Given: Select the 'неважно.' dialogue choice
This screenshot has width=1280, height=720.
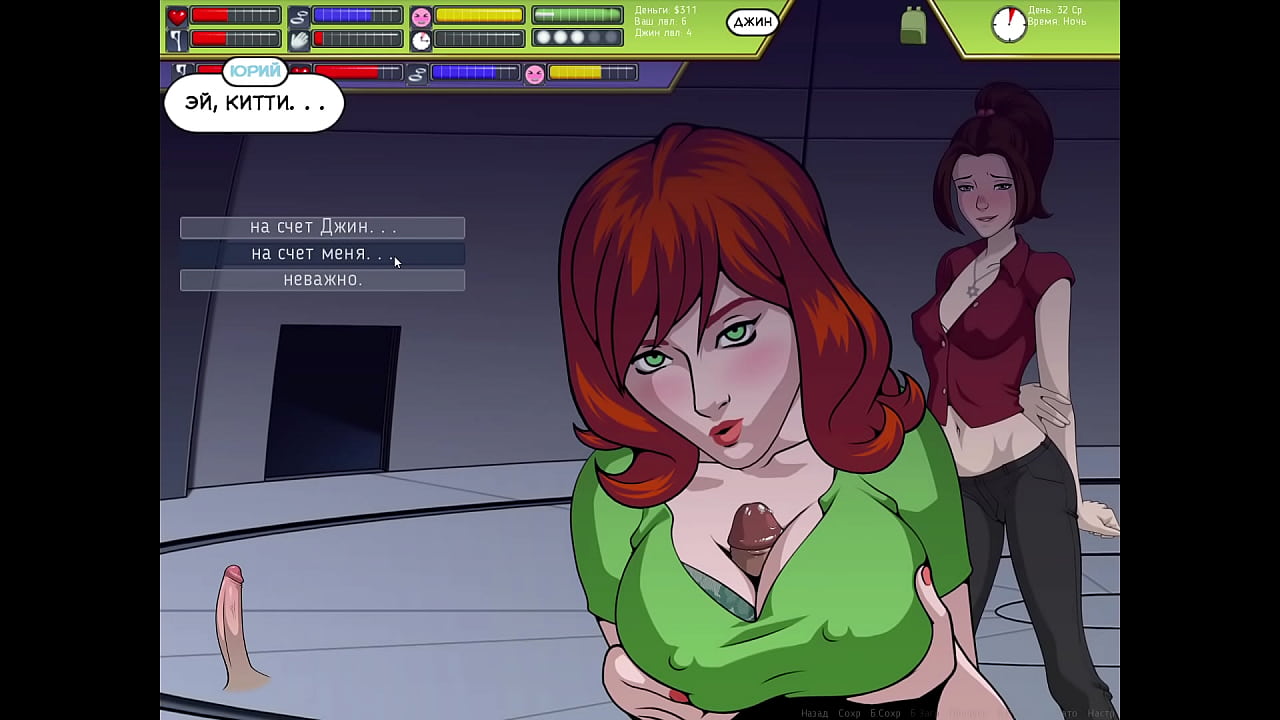Looking at the screenshot, I should pyautogui.click(x=322, y=280).
